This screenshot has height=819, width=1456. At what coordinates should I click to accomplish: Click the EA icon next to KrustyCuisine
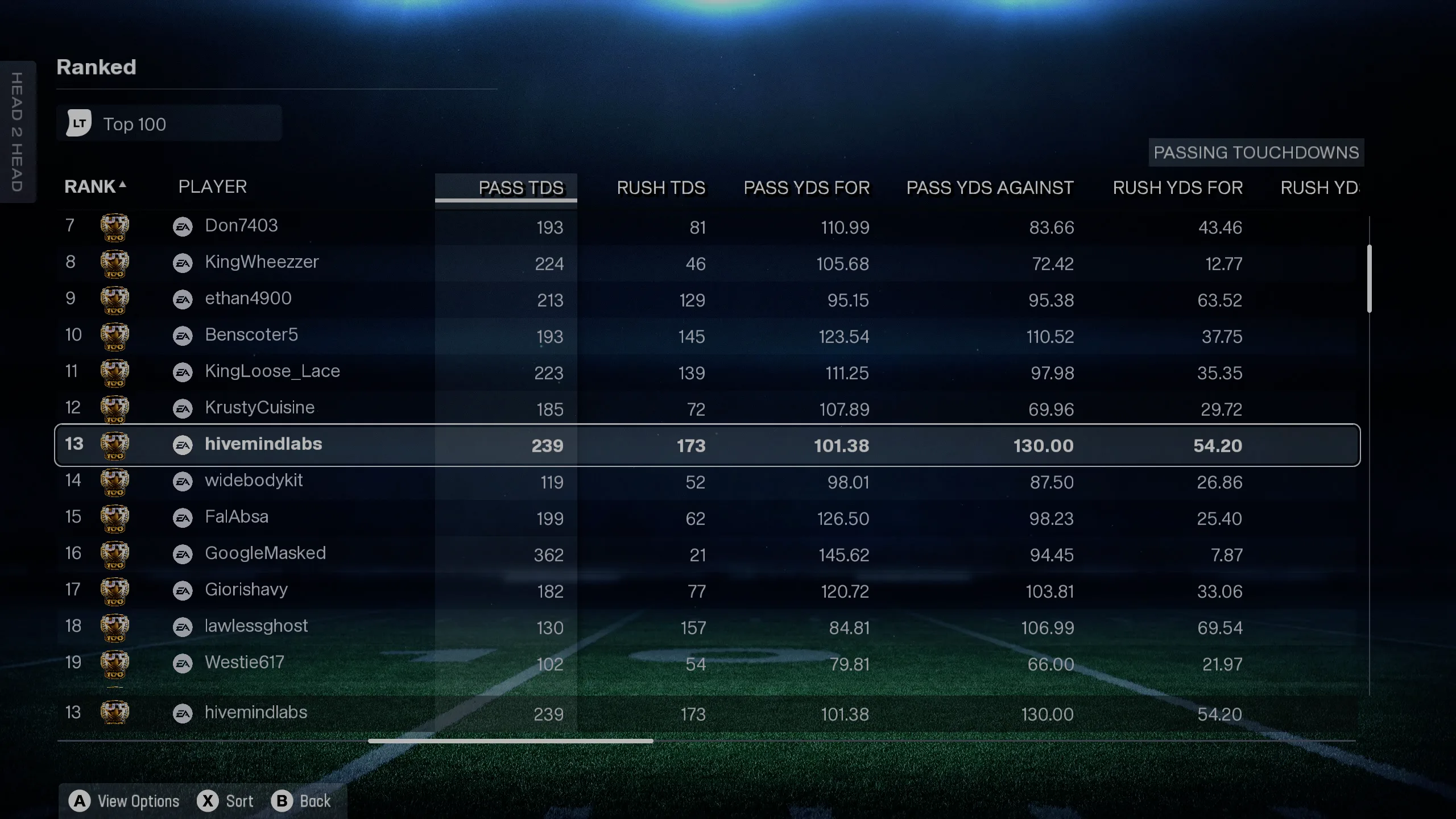183,408
